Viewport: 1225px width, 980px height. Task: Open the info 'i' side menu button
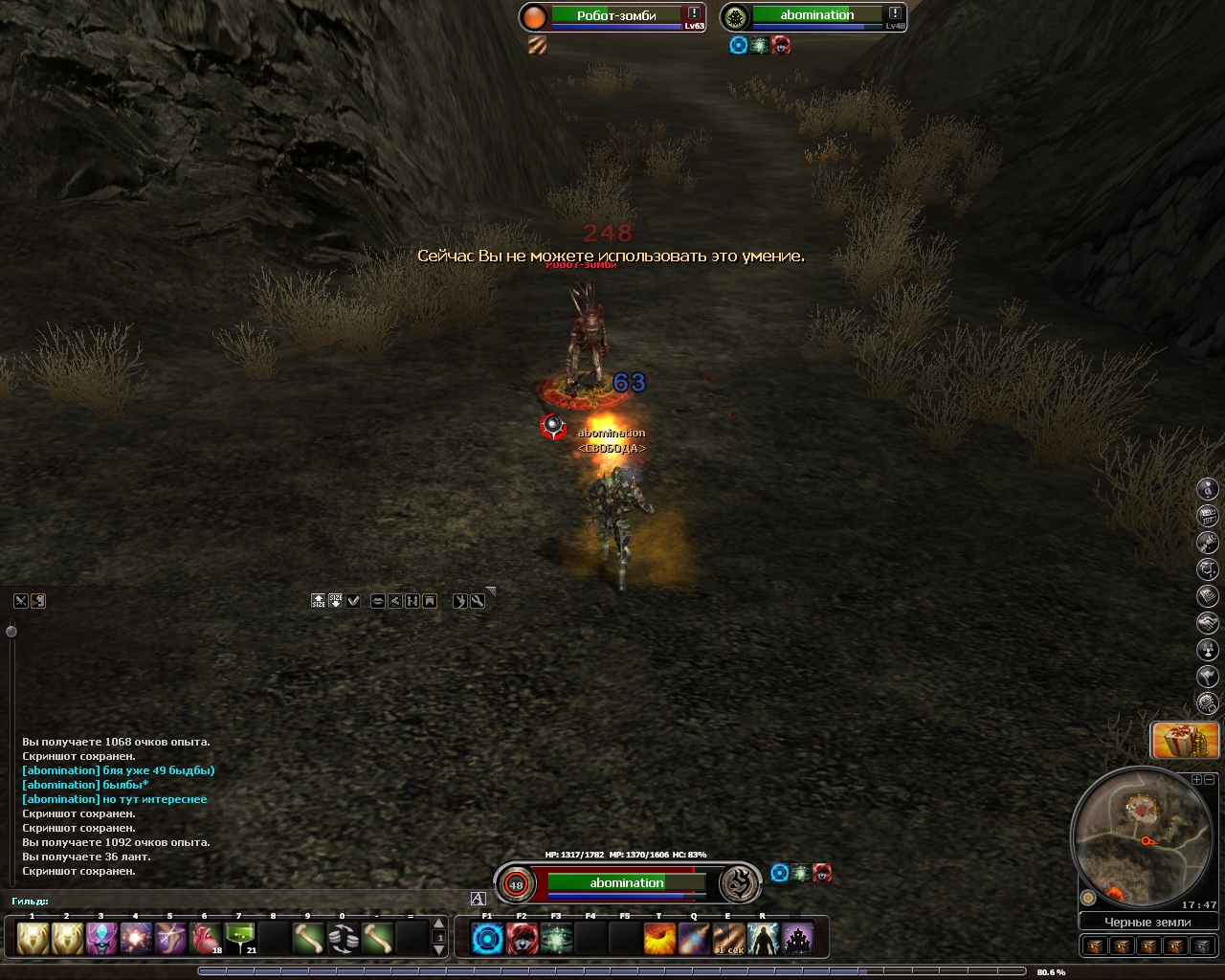[x=1208, y=489]
